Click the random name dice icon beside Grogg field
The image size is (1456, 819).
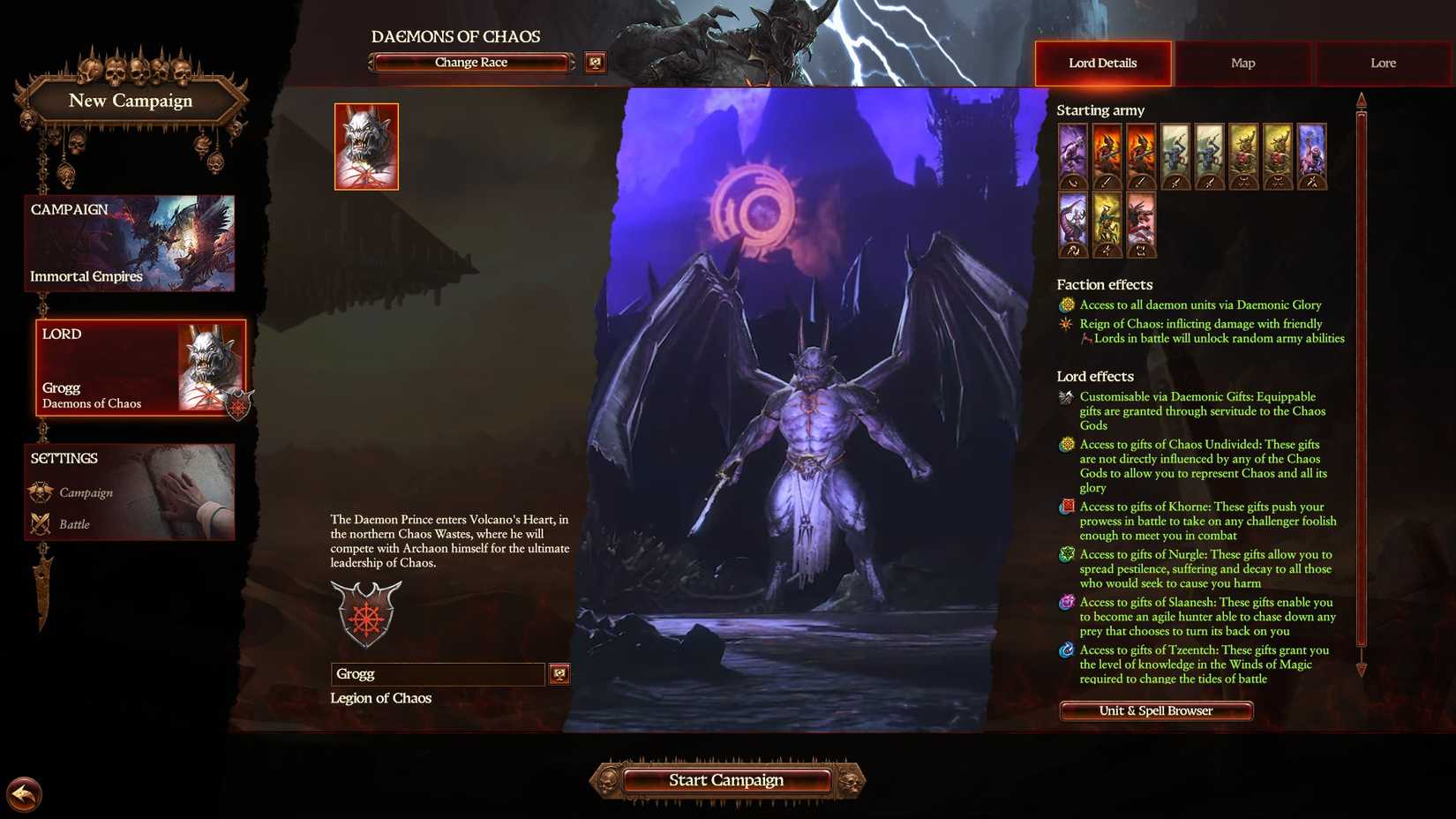[x=559, y=673]
